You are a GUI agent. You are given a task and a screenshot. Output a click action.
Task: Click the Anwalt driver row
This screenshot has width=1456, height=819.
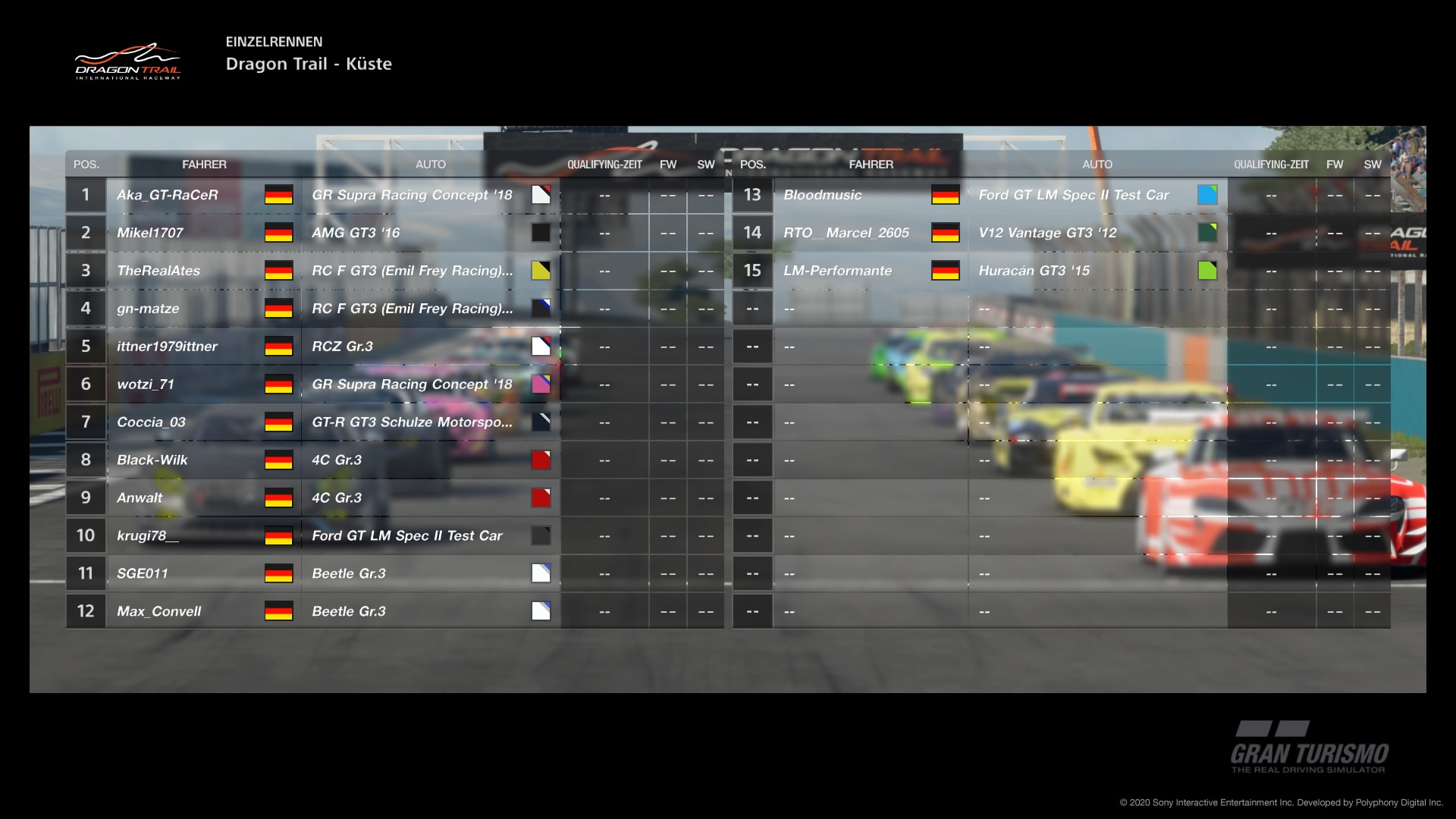[140, 498]
